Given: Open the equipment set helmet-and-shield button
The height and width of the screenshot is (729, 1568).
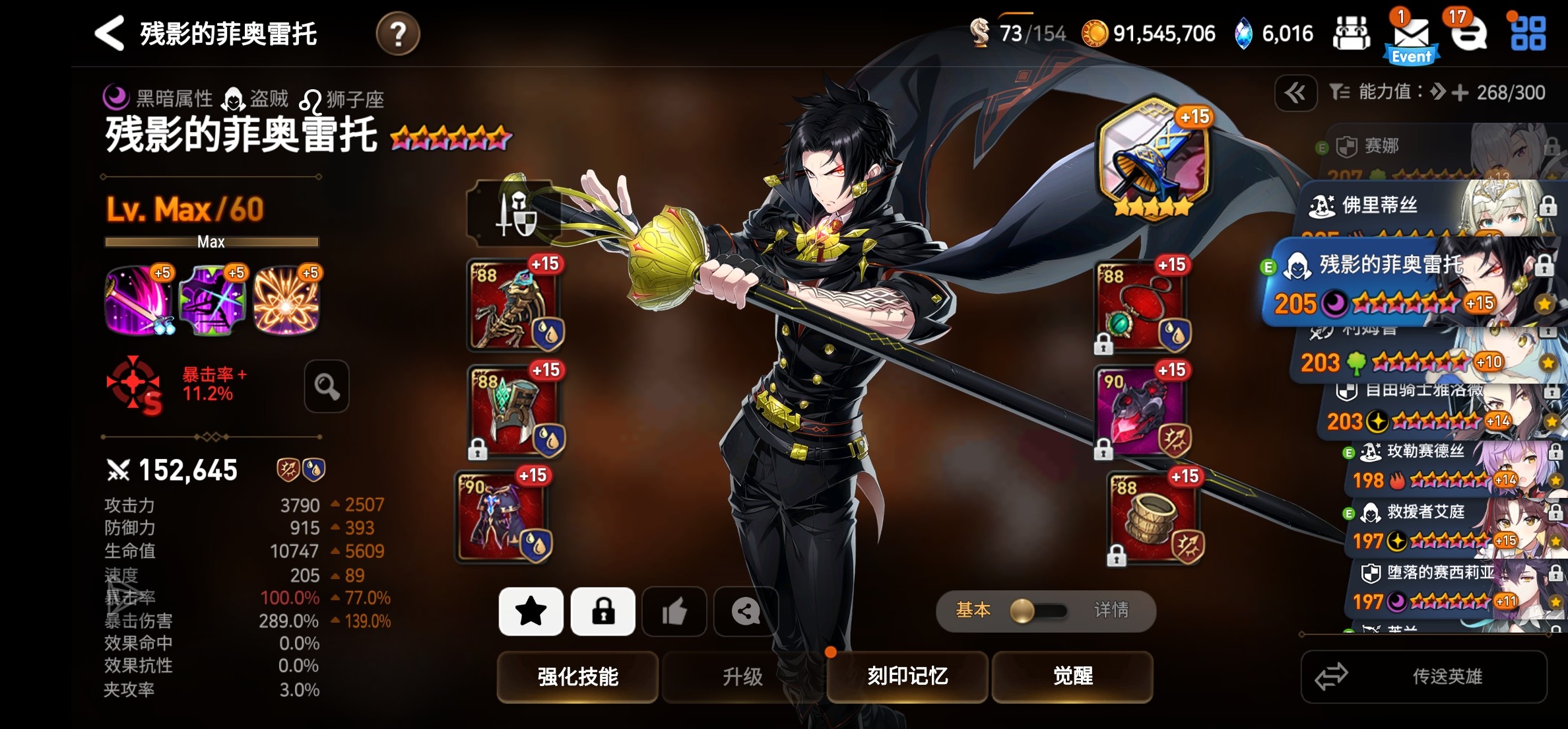Looking at the screenshot, I should coord(513,214).
